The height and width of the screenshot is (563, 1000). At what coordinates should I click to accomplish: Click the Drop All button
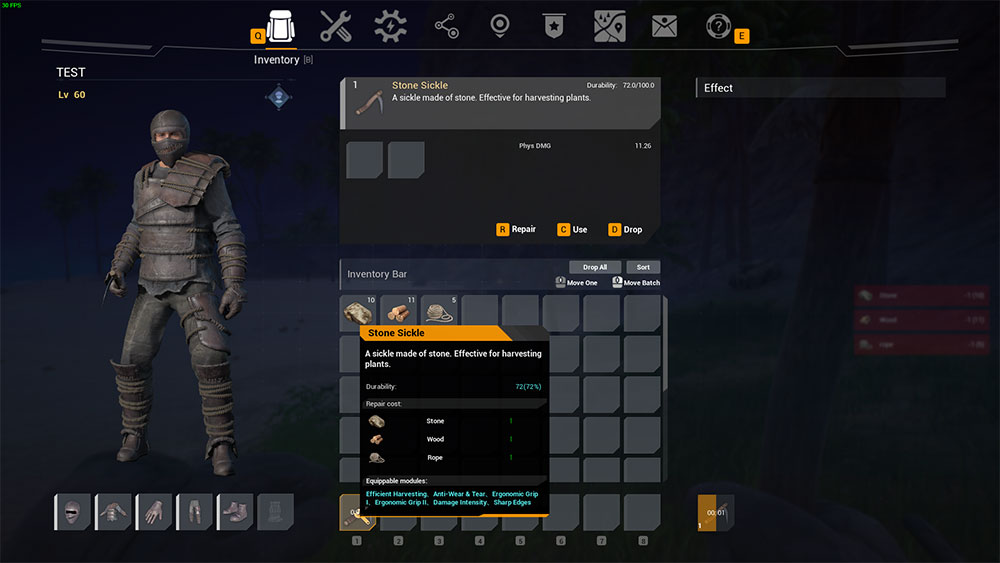(x=595, y=267)
